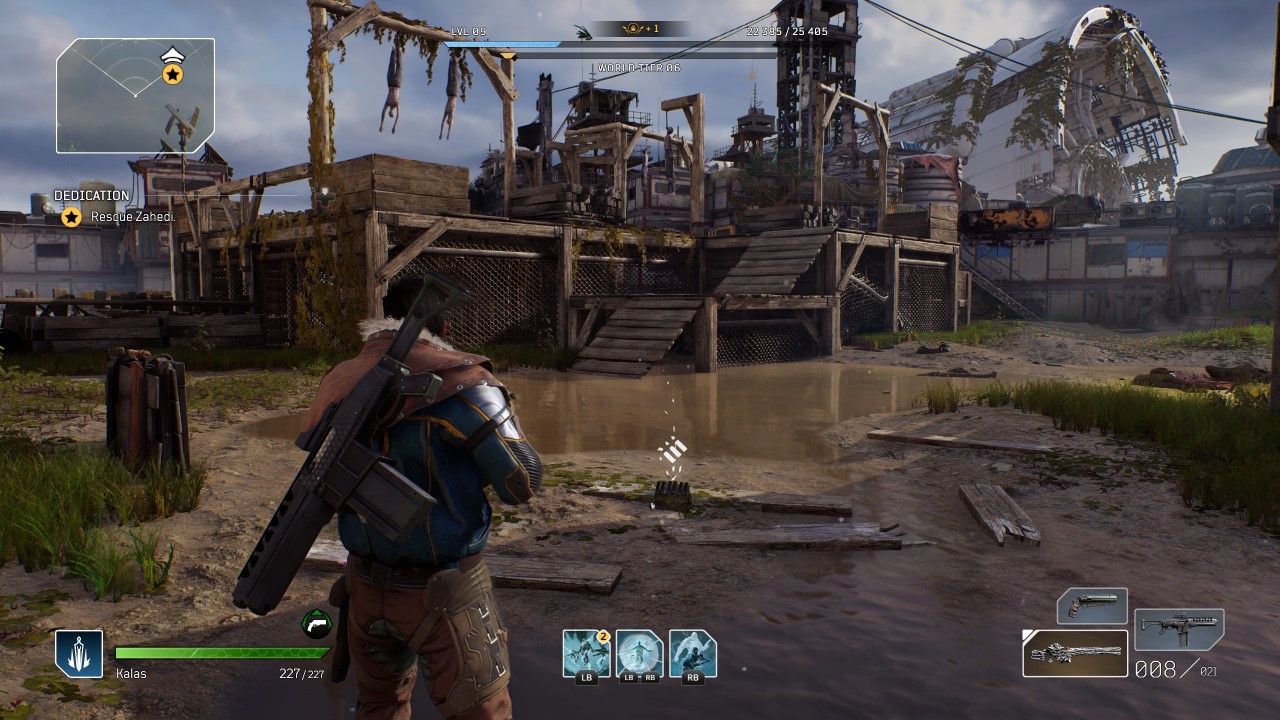1280x720 pixels.
Task: Click the gold star quest marker on minimap
Action: coord(172,74)
